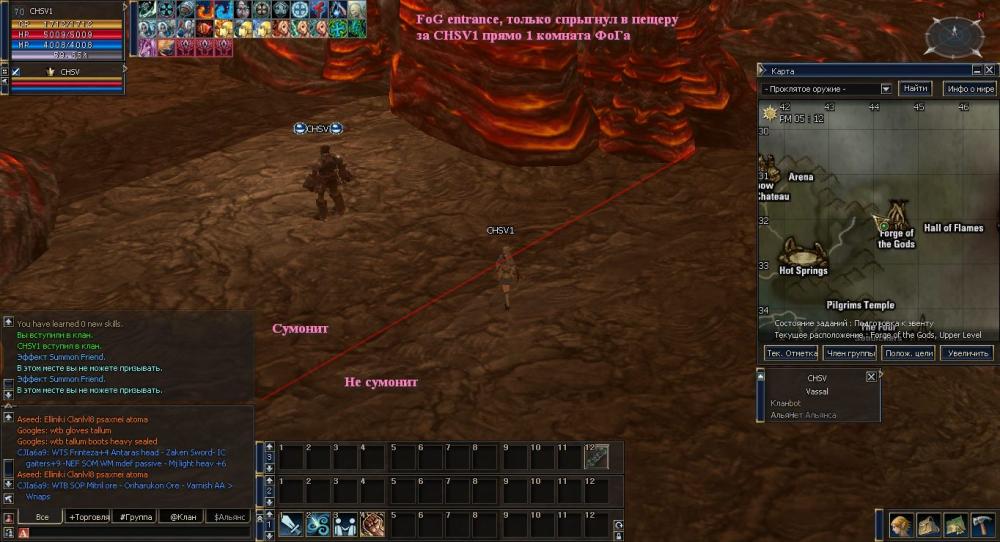Select the #Группа party chat tab
The width and height of the screenshot is (1000, 542).
pos(135,517)
